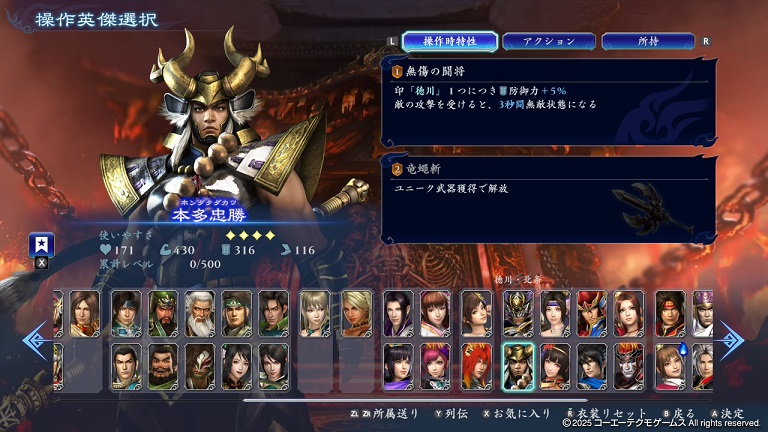
Task: Choose the white-faced demon-helmet warrior marked NEW
Action: [631, 365]
